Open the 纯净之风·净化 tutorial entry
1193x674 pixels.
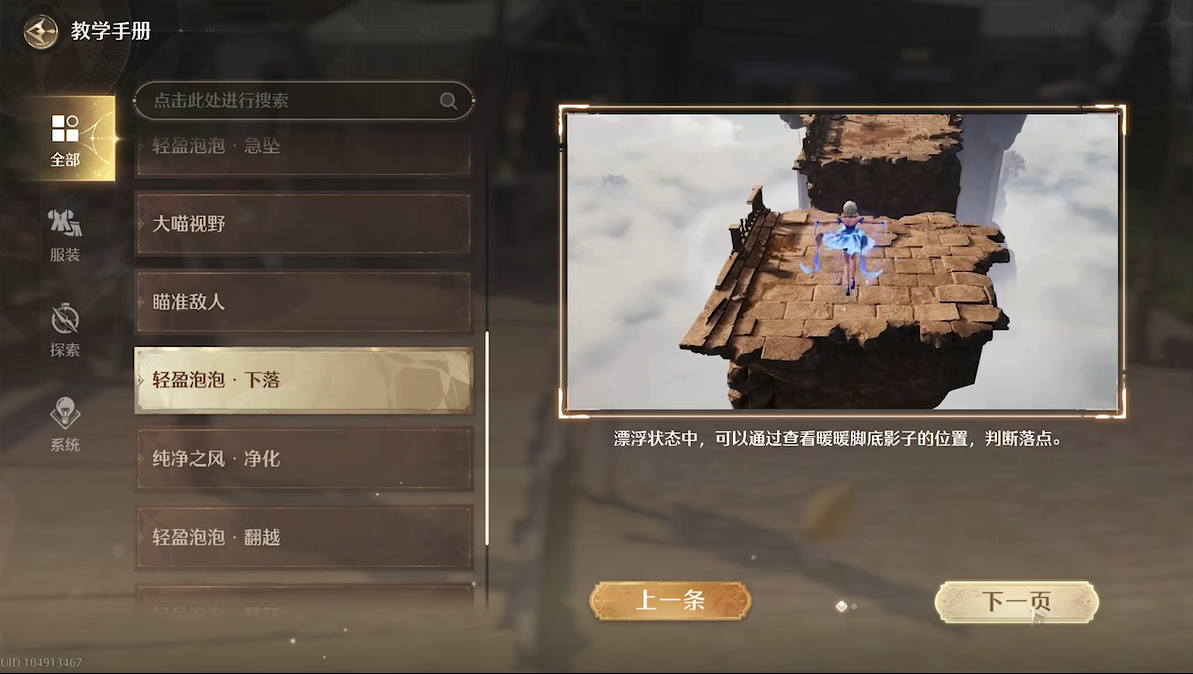303,459
